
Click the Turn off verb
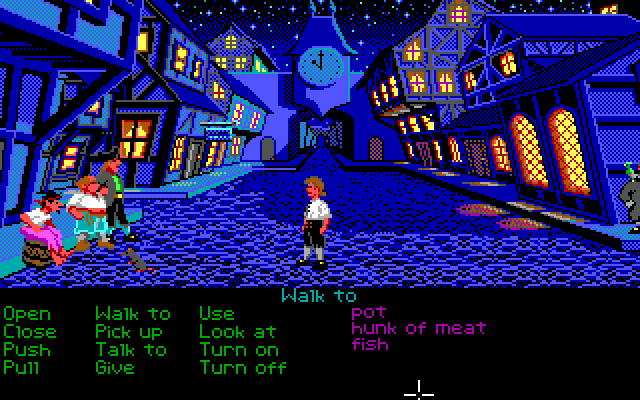(x=243, y=367)
